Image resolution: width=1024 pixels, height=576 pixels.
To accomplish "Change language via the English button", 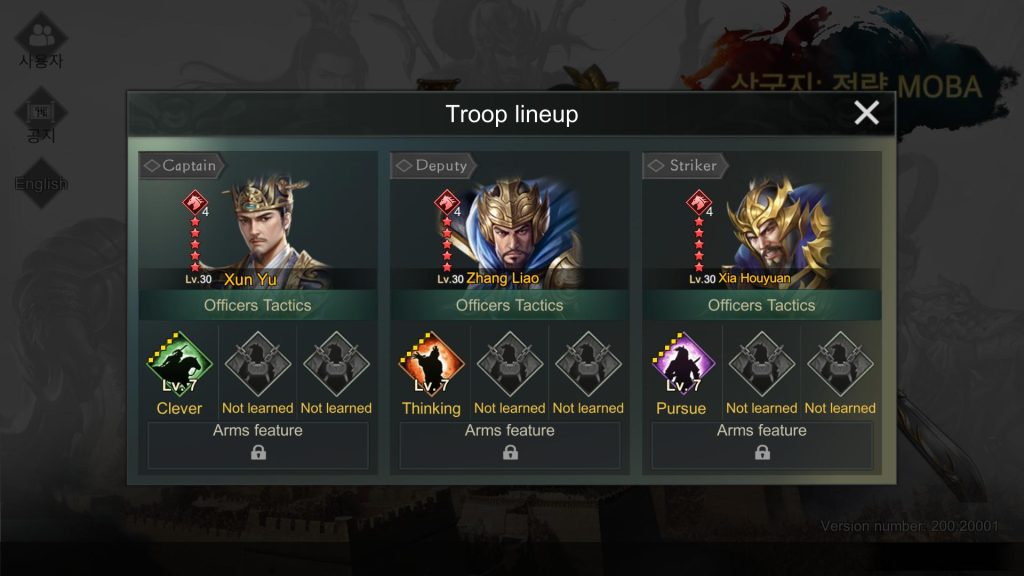I will tap(41, 183).
